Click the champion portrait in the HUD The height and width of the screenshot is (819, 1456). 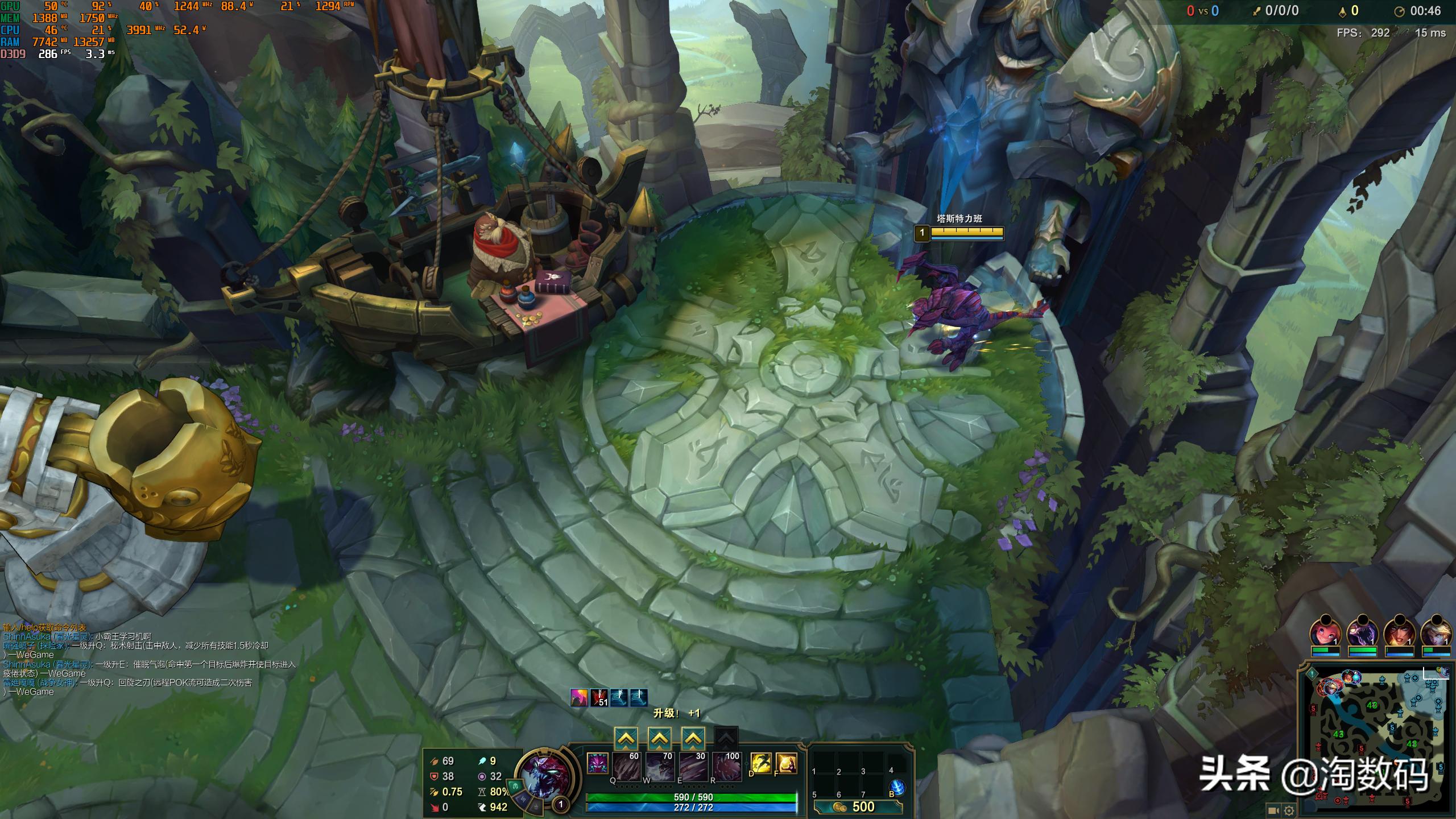point(545,775)
